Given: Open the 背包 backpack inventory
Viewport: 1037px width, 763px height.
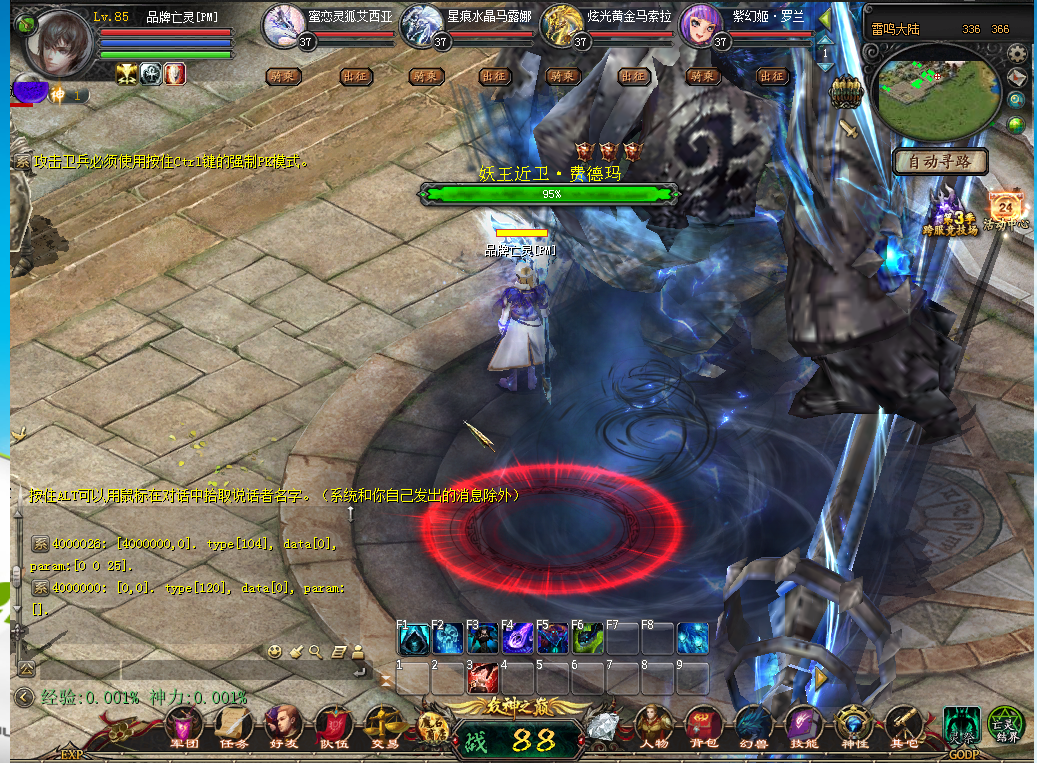Looking at the screenshot, I should click(704, 725).
